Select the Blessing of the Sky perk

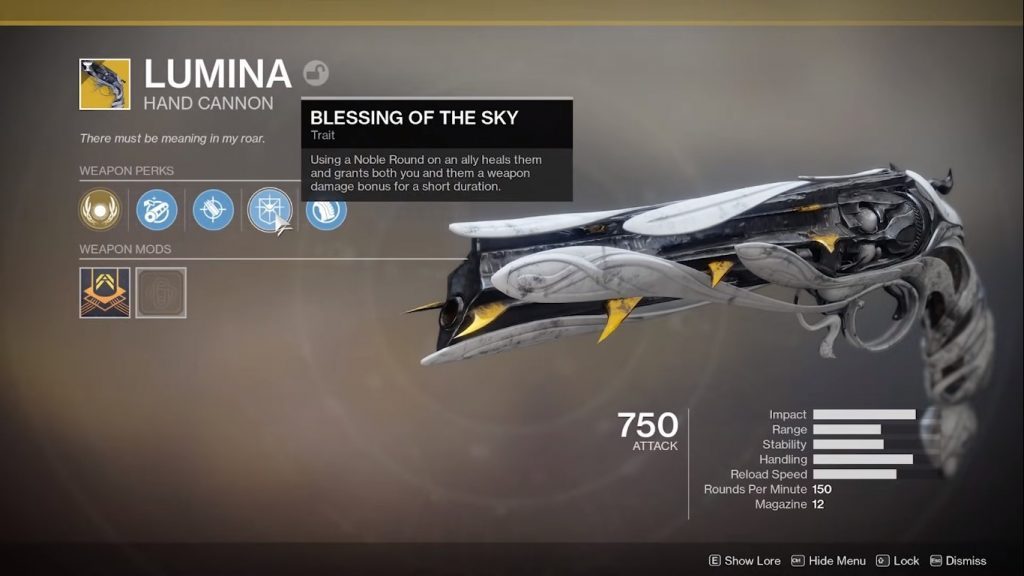(x=269, y=210)
